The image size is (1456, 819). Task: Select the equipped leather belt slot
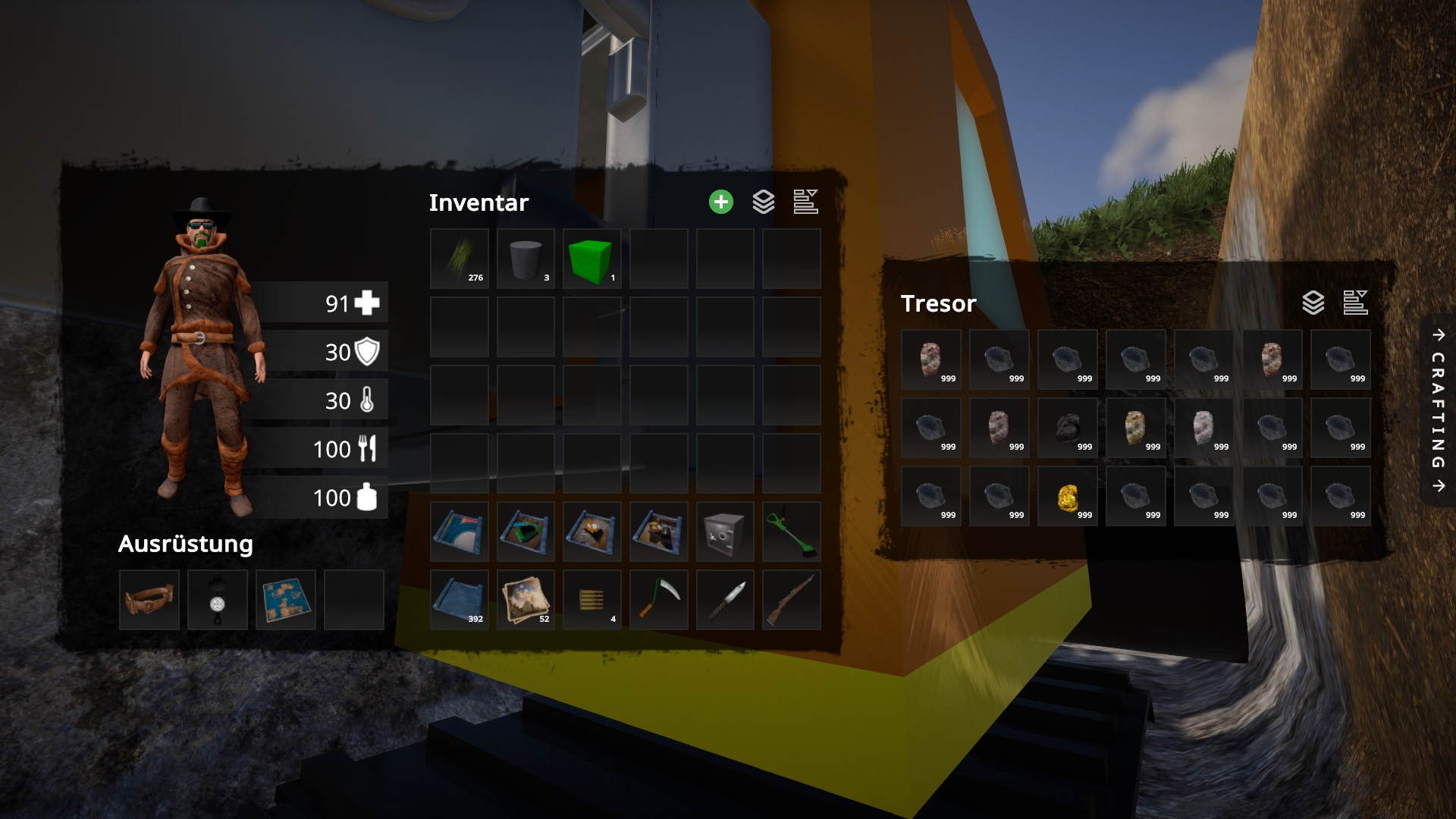coord(149,600)
